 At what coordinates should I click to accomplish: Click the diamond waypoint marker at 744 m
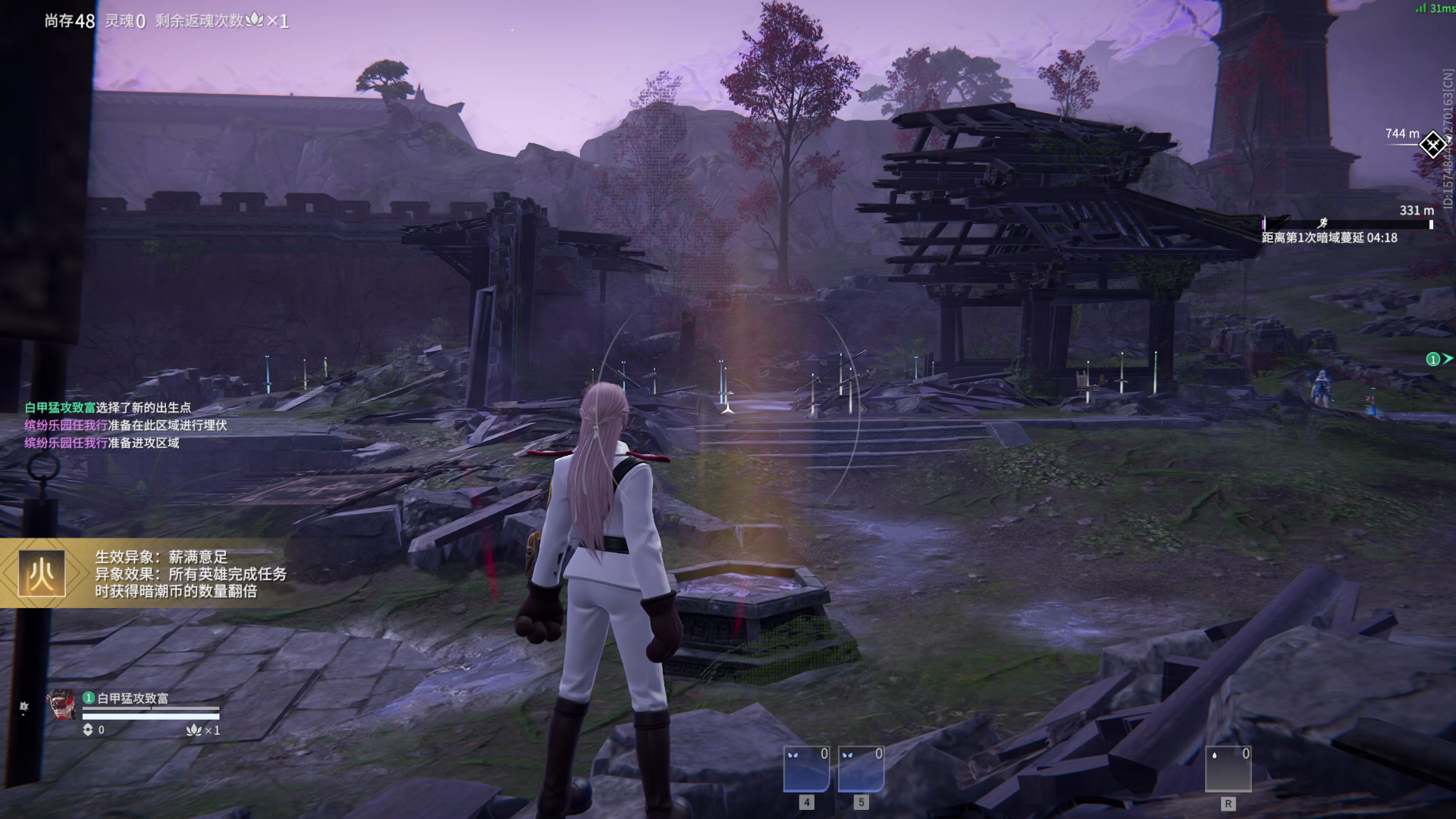click(1432, 144)
